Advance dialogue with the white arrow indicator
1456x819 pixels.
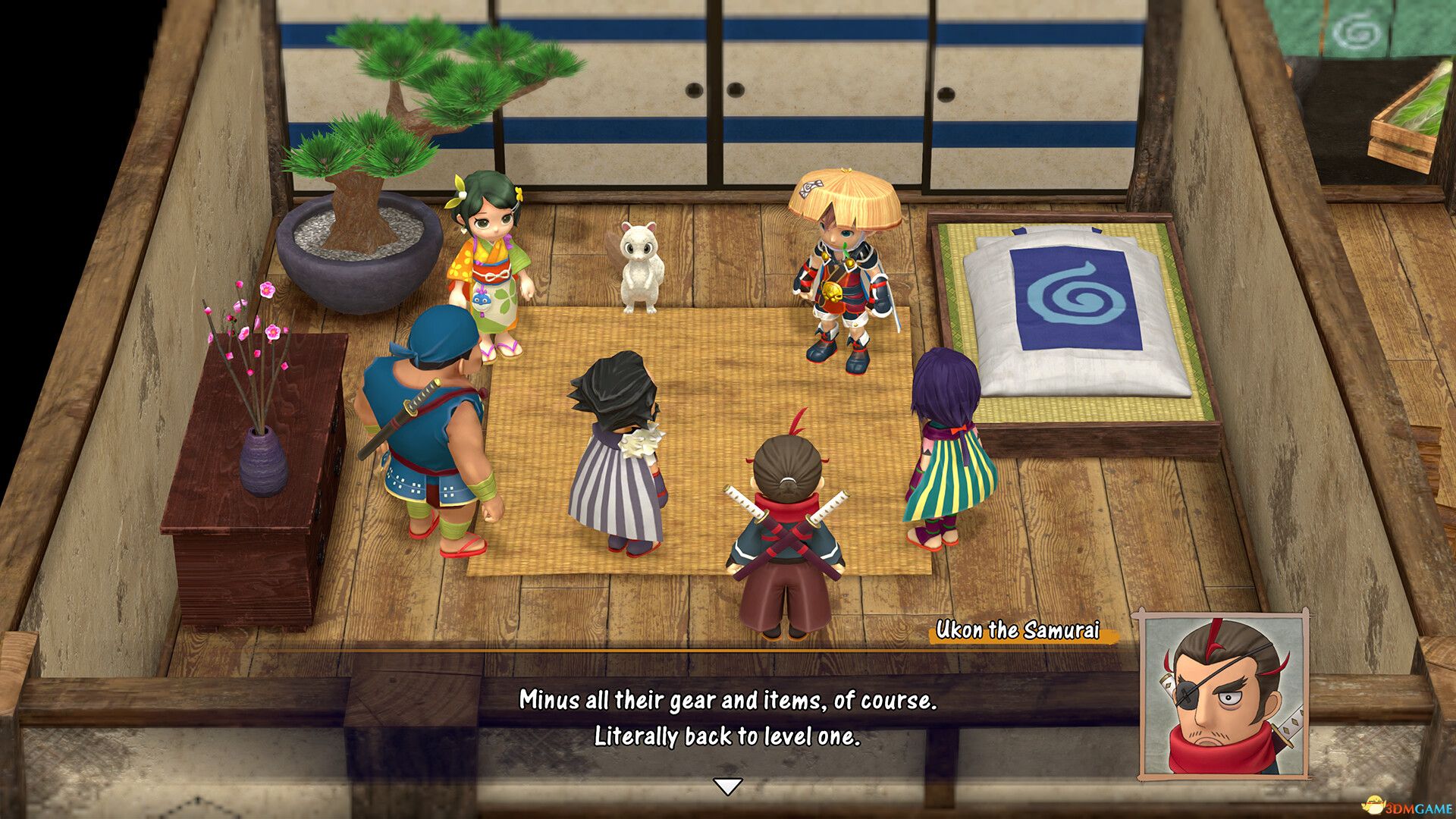(x=728, y=786)
